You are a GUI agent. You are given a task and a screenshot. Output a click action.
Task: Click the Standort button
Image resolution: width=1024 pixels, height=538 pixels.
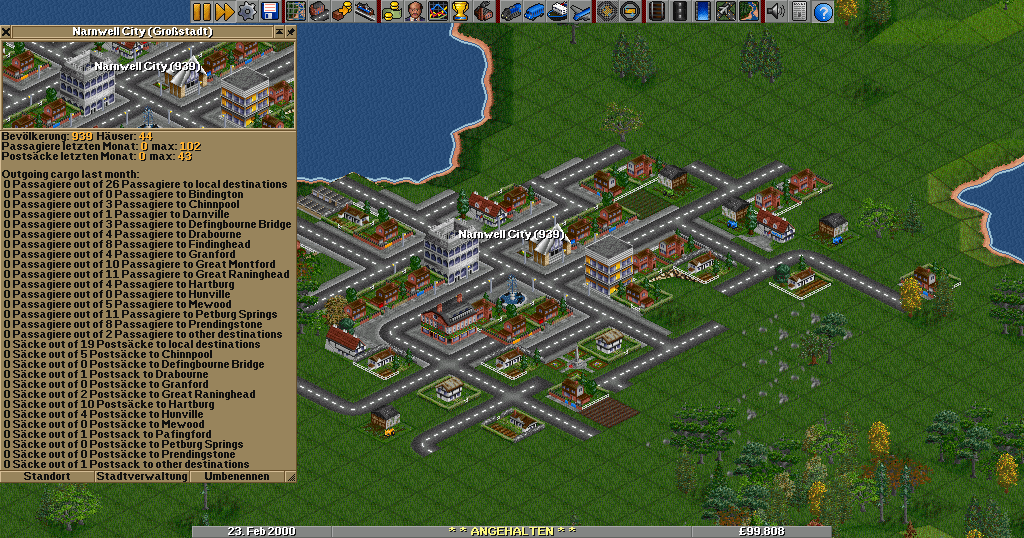[47, 477]
